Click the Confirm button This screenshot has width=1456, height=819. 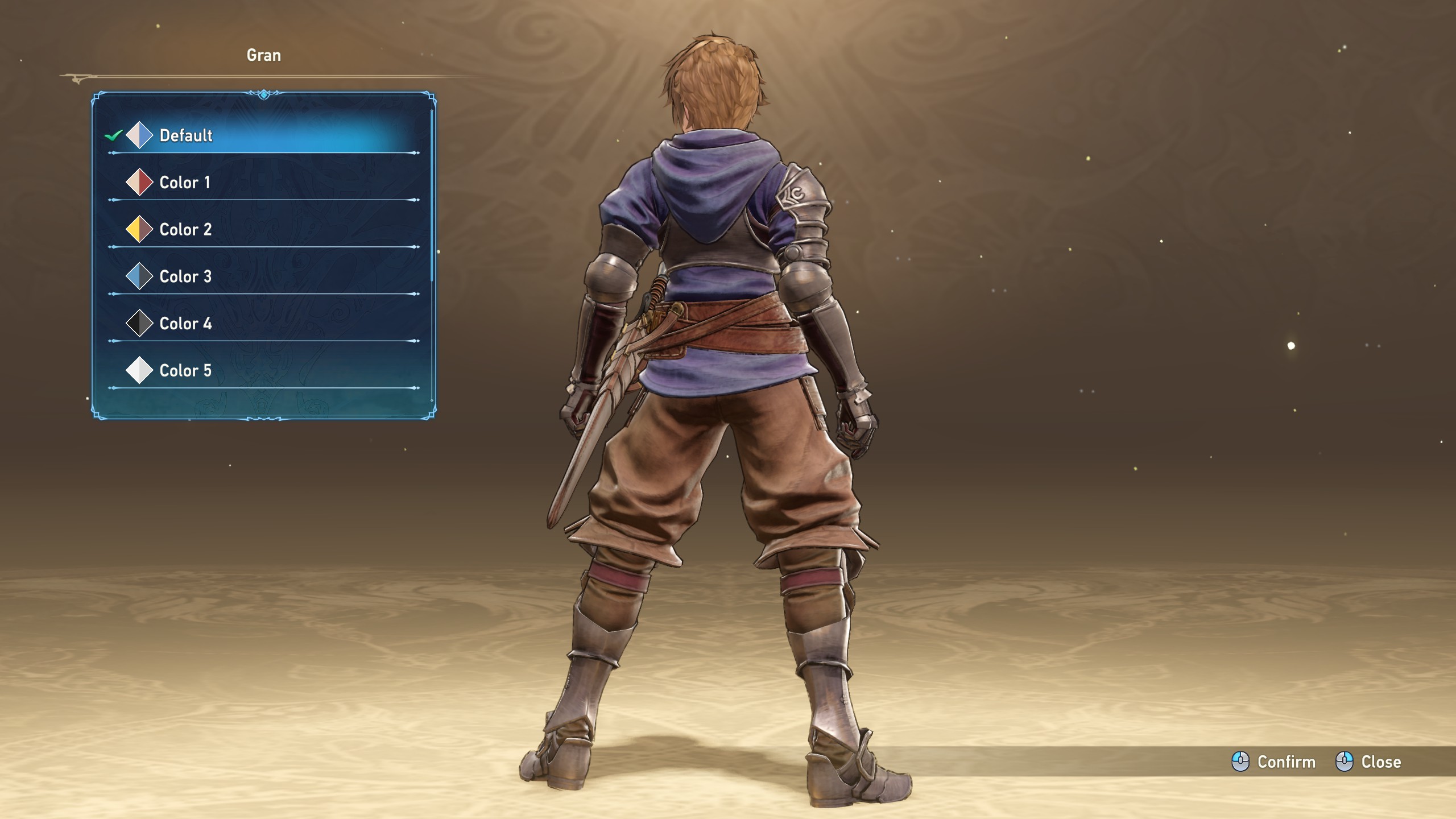[1274, 762]
